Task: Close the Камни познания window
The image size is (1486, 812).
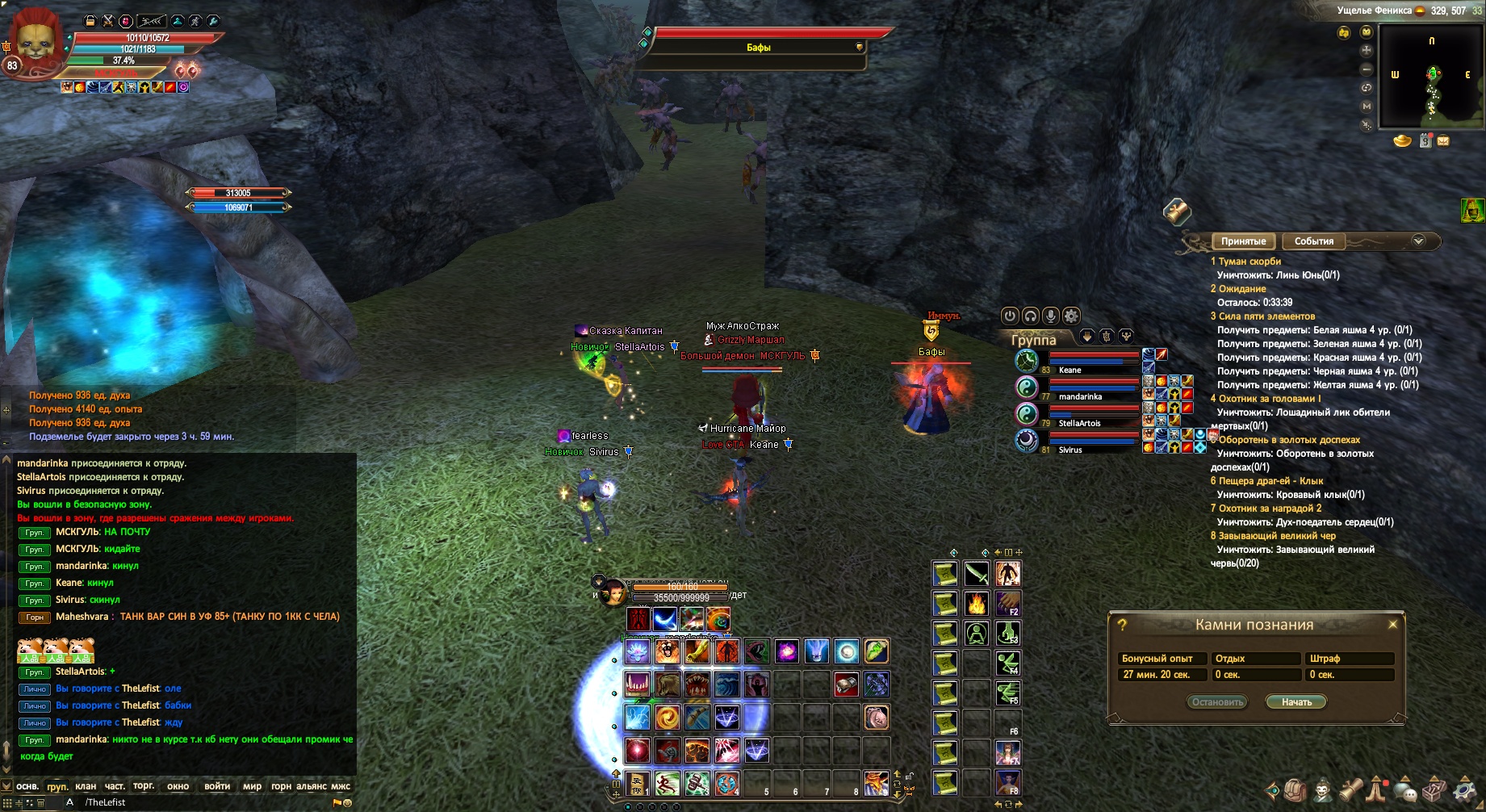Action: point(1392,625)
